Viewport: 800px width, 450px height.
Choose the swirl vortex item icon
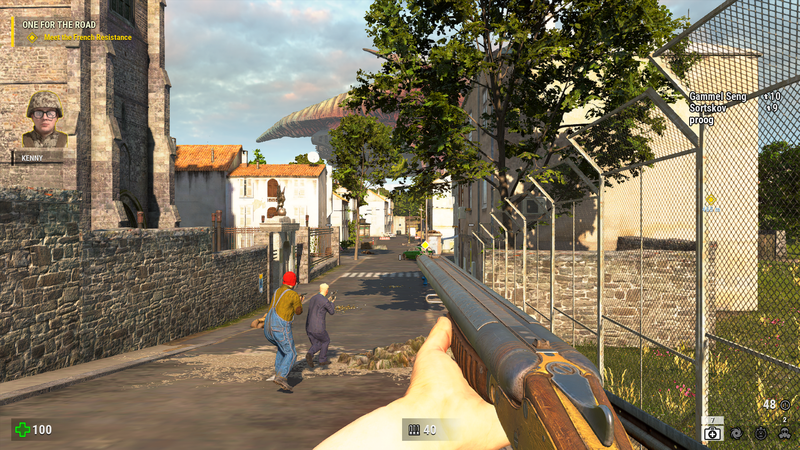(x=737, y=433)
